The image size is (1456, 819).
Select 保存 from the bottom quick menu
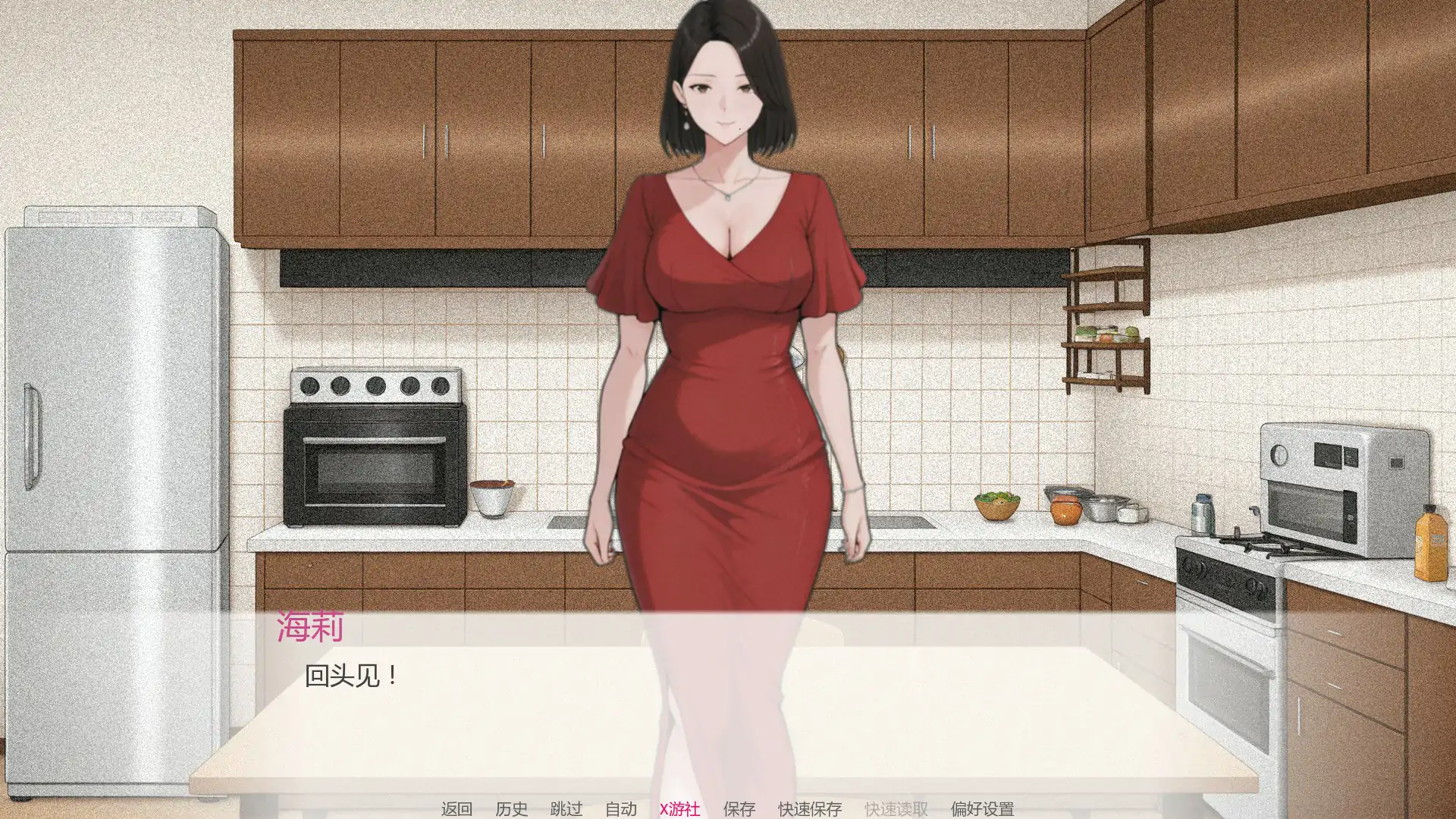coord(739,808)
